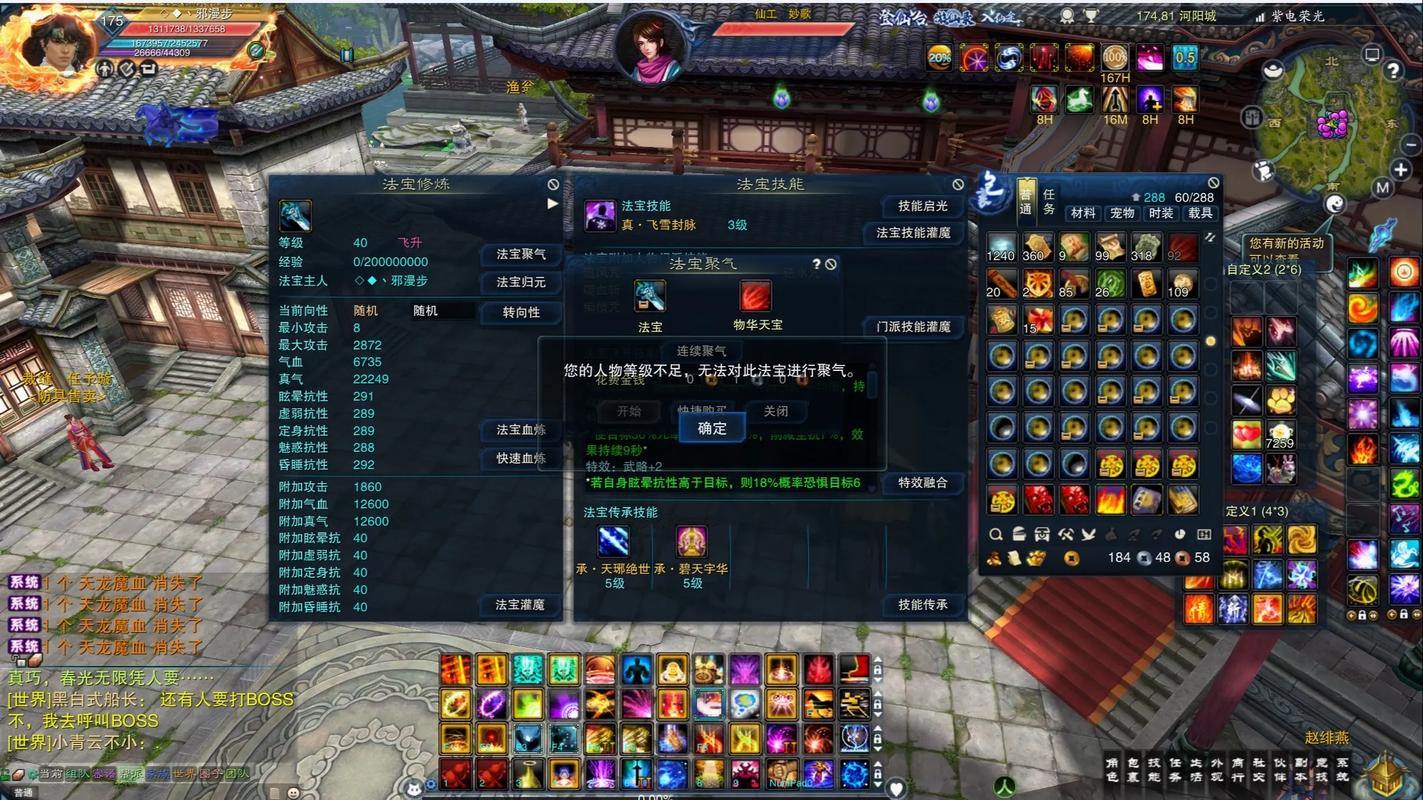This screenshot has height=800, width=1423.
Task: Click the 法宝归元 button
Action: (521, 283)
